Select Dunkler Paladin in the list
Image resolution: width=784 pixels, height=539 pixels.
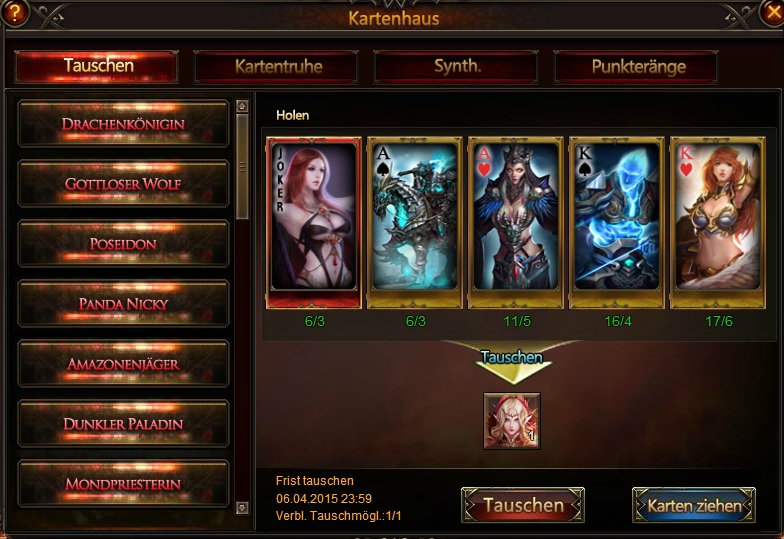pos(123,424)
